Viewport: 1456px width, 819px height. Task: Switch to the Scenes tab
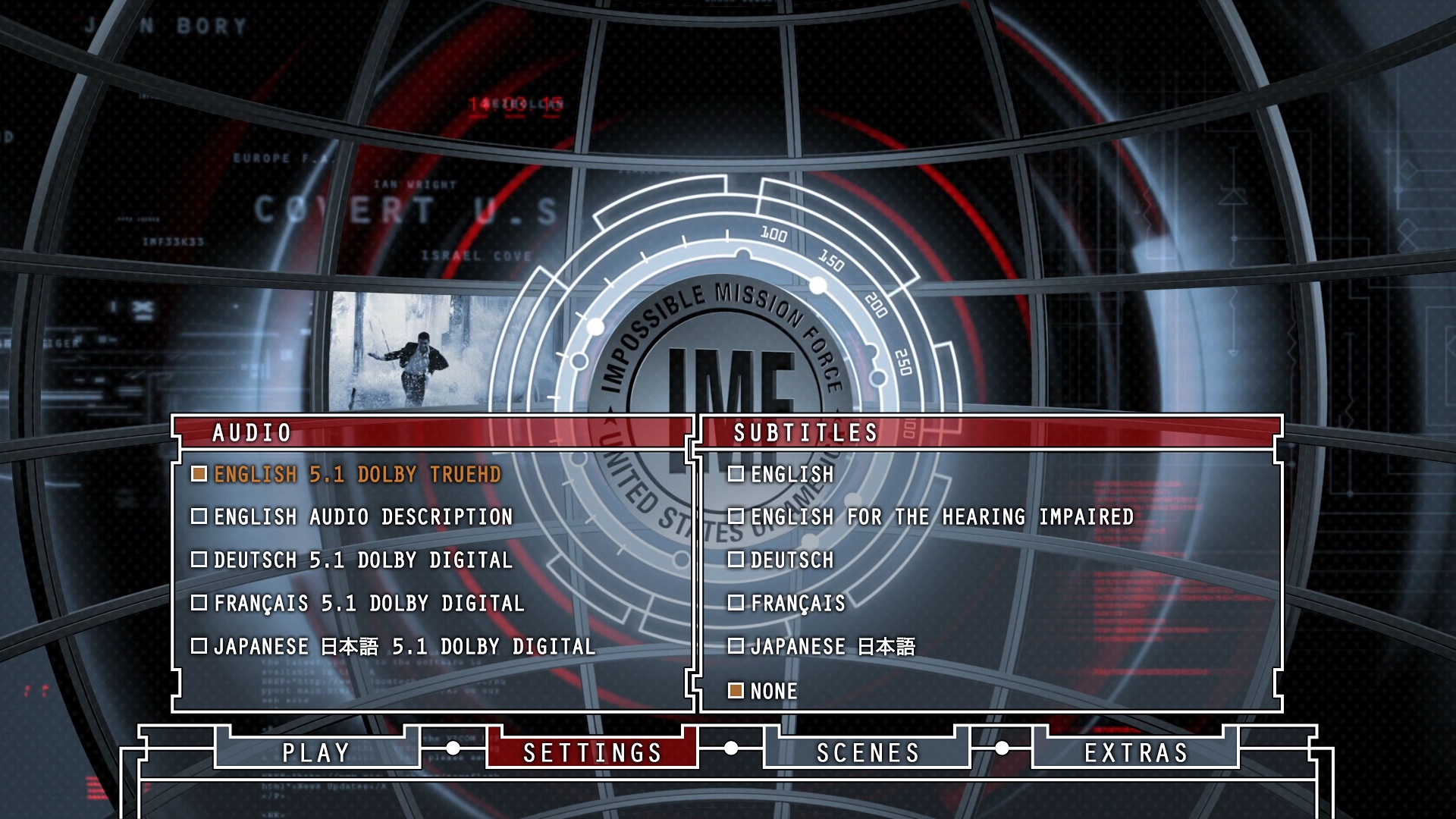click(868, 752)
